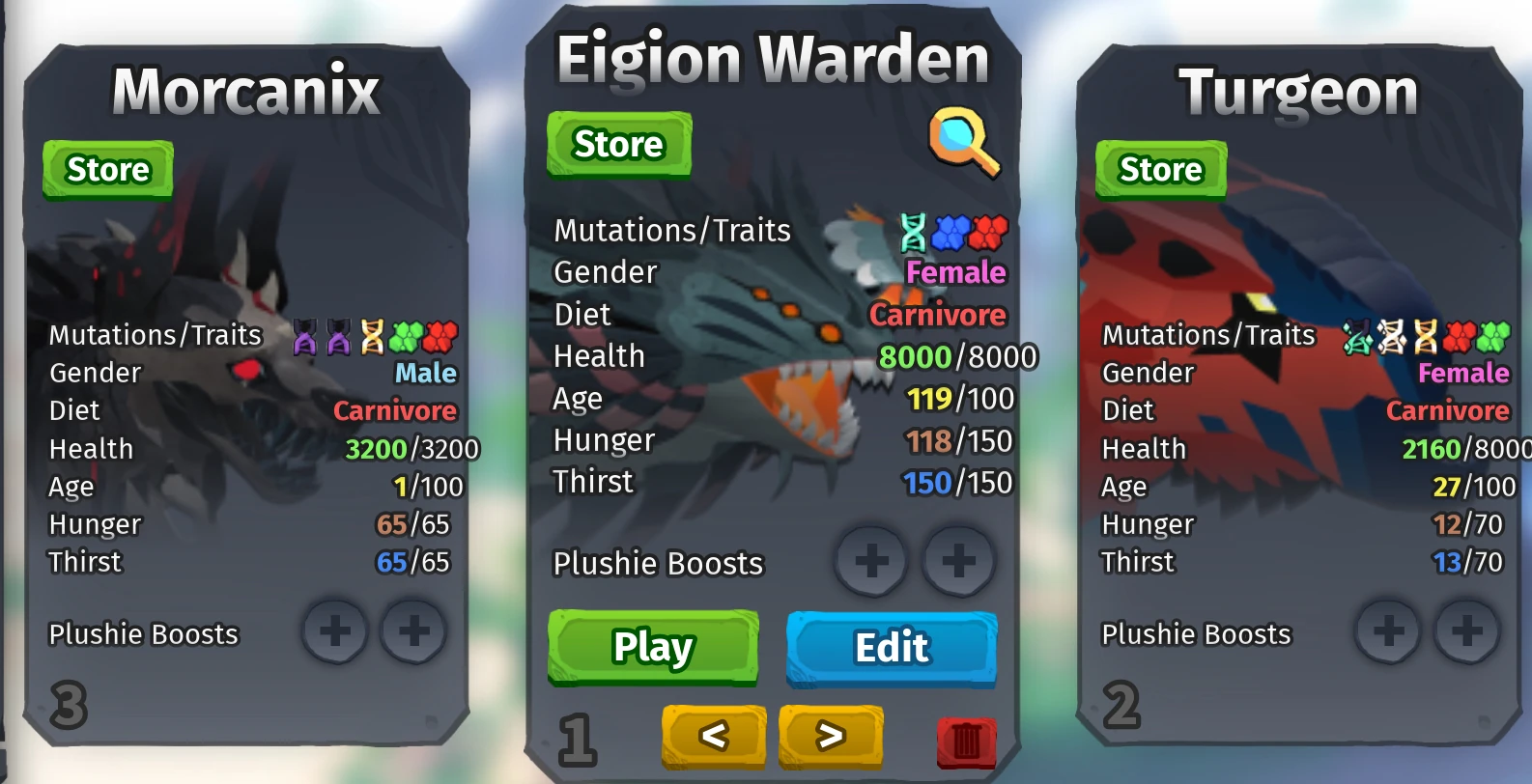Select the blue molecule trait on Eigion Warden
The width and height of the screenshot is (1532, 784).
[x=951, y=232]
